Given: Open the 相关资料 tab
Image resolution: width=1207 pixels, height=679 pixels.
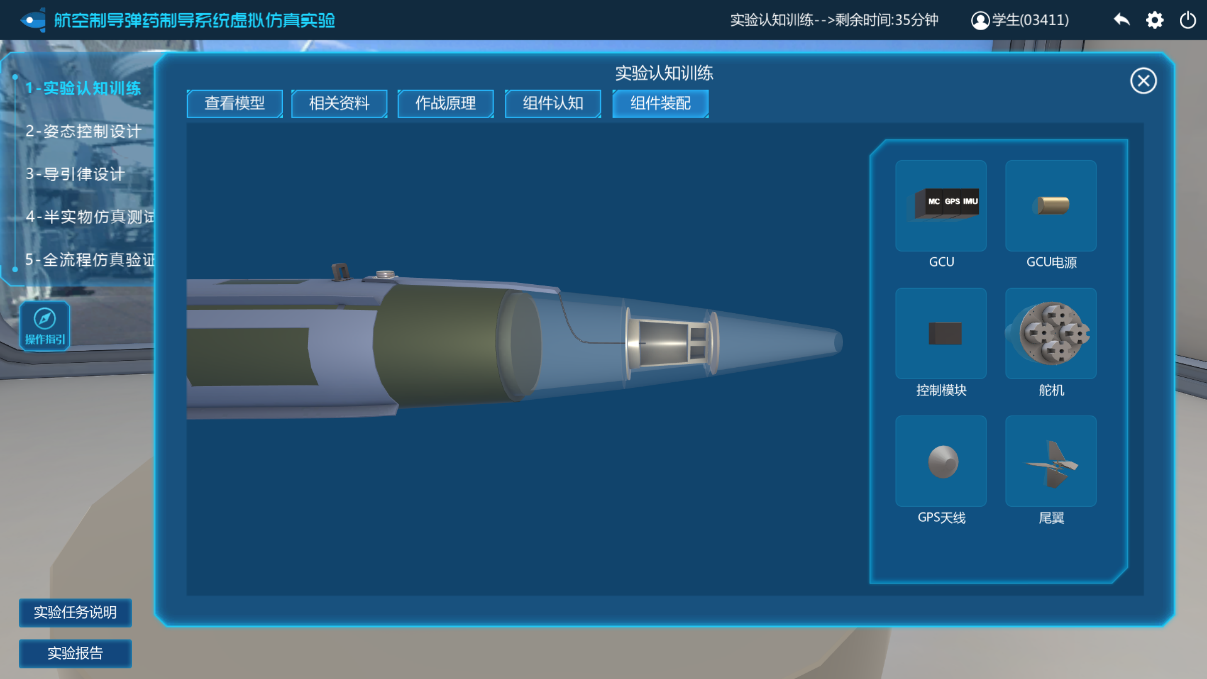Looking at the screenshot, I should point(339,103).
